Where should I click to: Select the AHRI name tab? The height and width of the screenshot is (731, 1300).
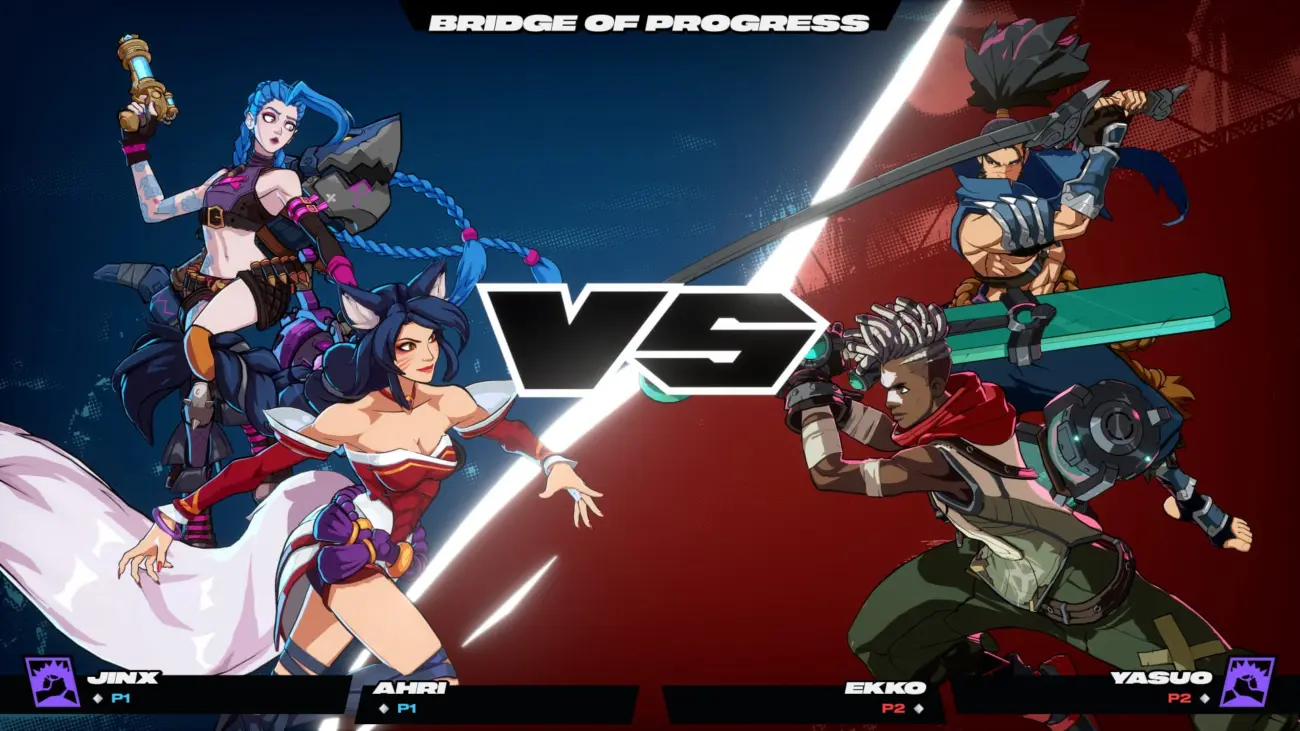[410, 689]
